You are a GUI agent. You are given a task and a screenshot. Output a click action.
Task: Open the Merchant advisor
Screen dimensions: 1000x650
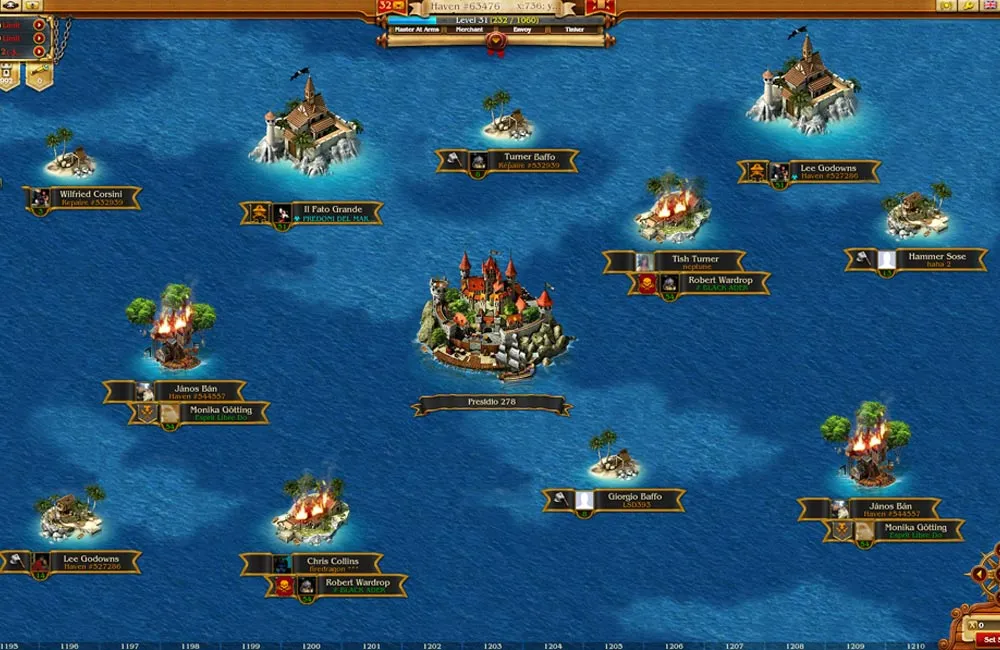pyautogui.click(x=469, y=30)
